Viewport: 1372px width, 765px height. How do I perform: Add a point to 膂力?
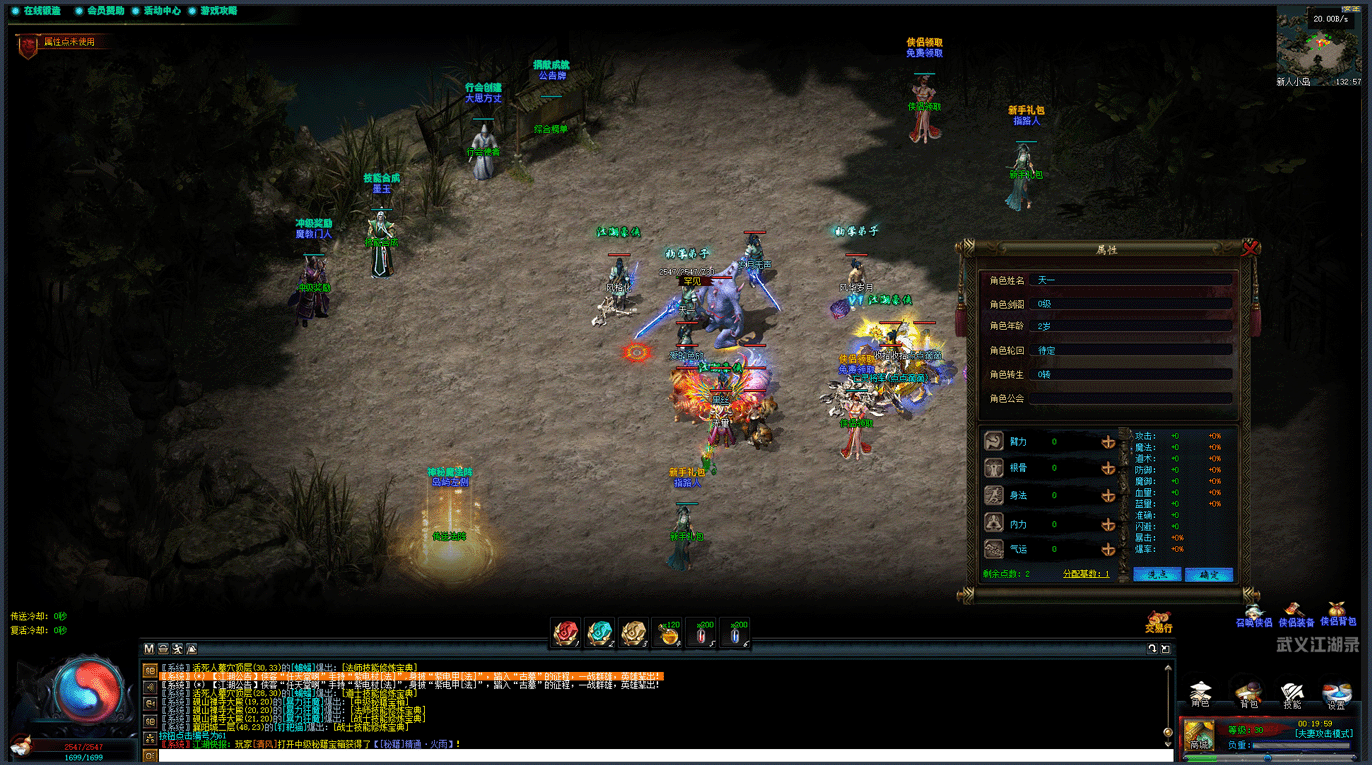(1108, 441)
